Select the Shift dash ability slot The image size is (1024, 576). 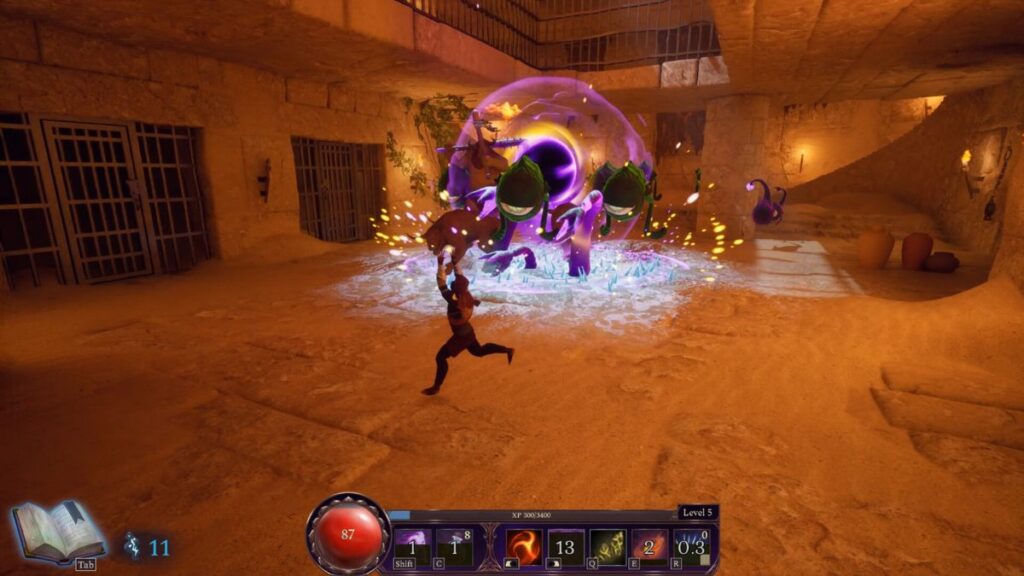(412, 547)
